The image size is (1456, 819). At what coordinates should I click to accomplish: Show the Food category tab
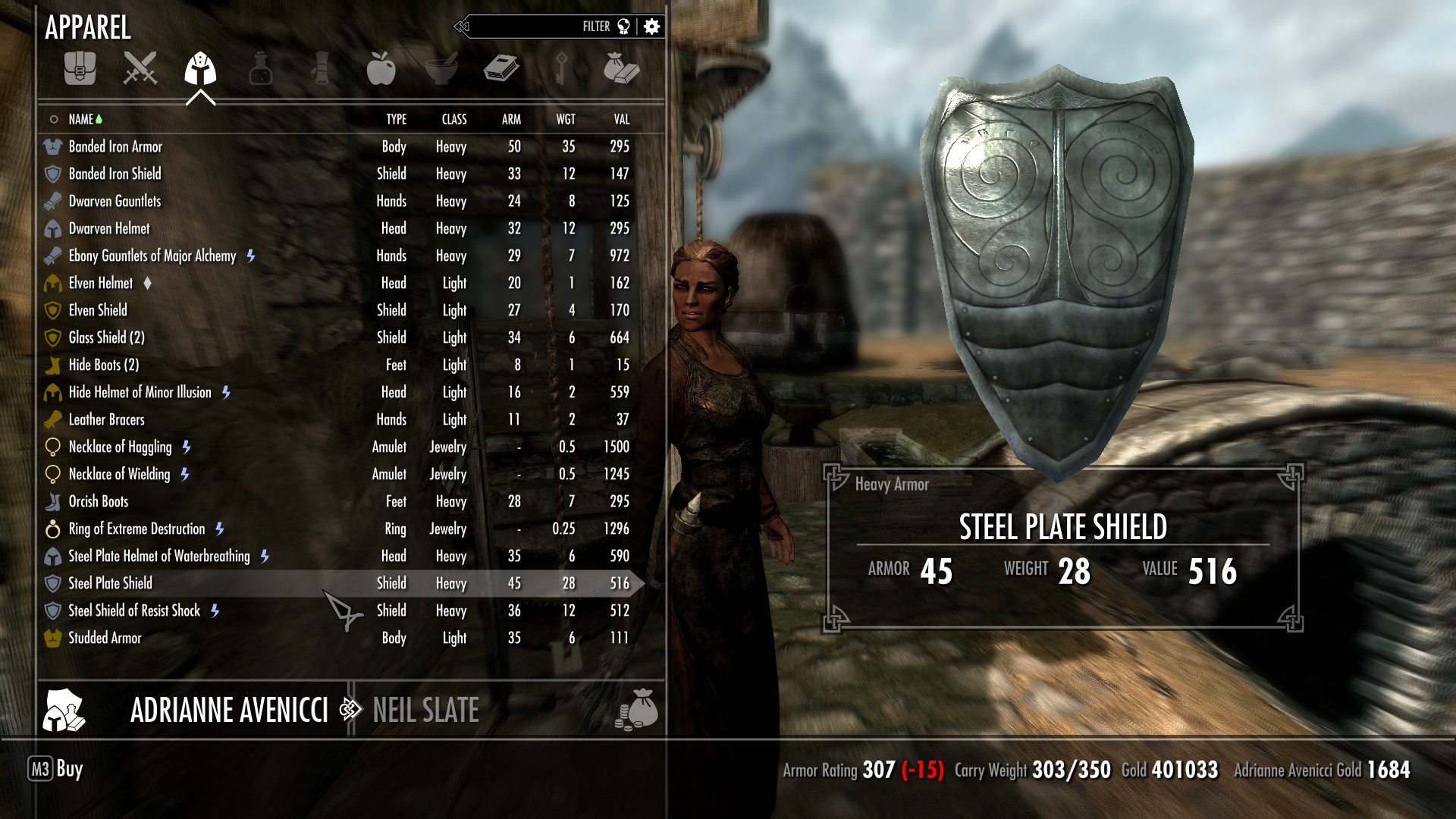[x=381, y=68]
